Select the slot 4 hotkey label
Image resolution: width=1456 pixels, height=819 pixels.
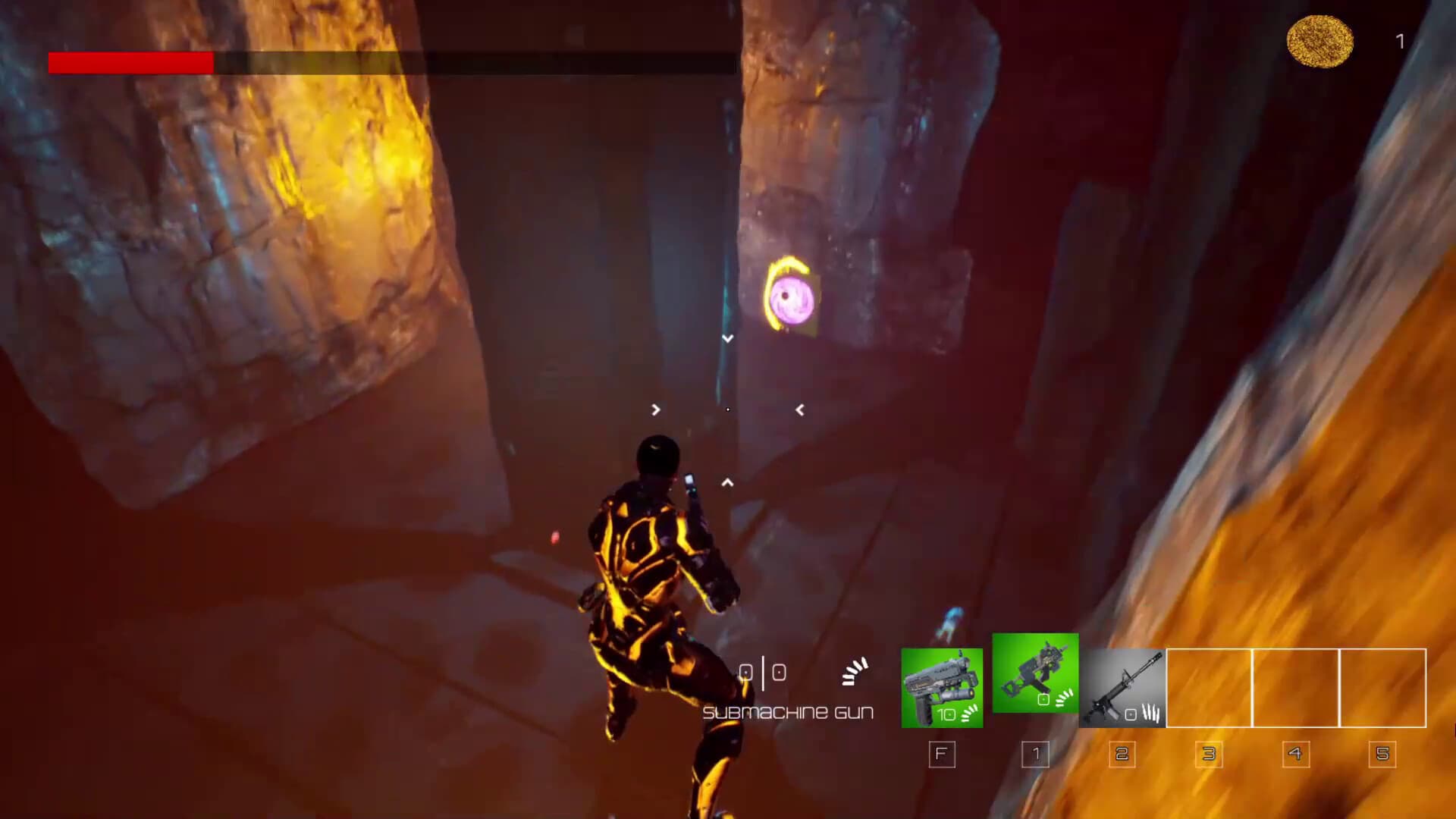1296,754
